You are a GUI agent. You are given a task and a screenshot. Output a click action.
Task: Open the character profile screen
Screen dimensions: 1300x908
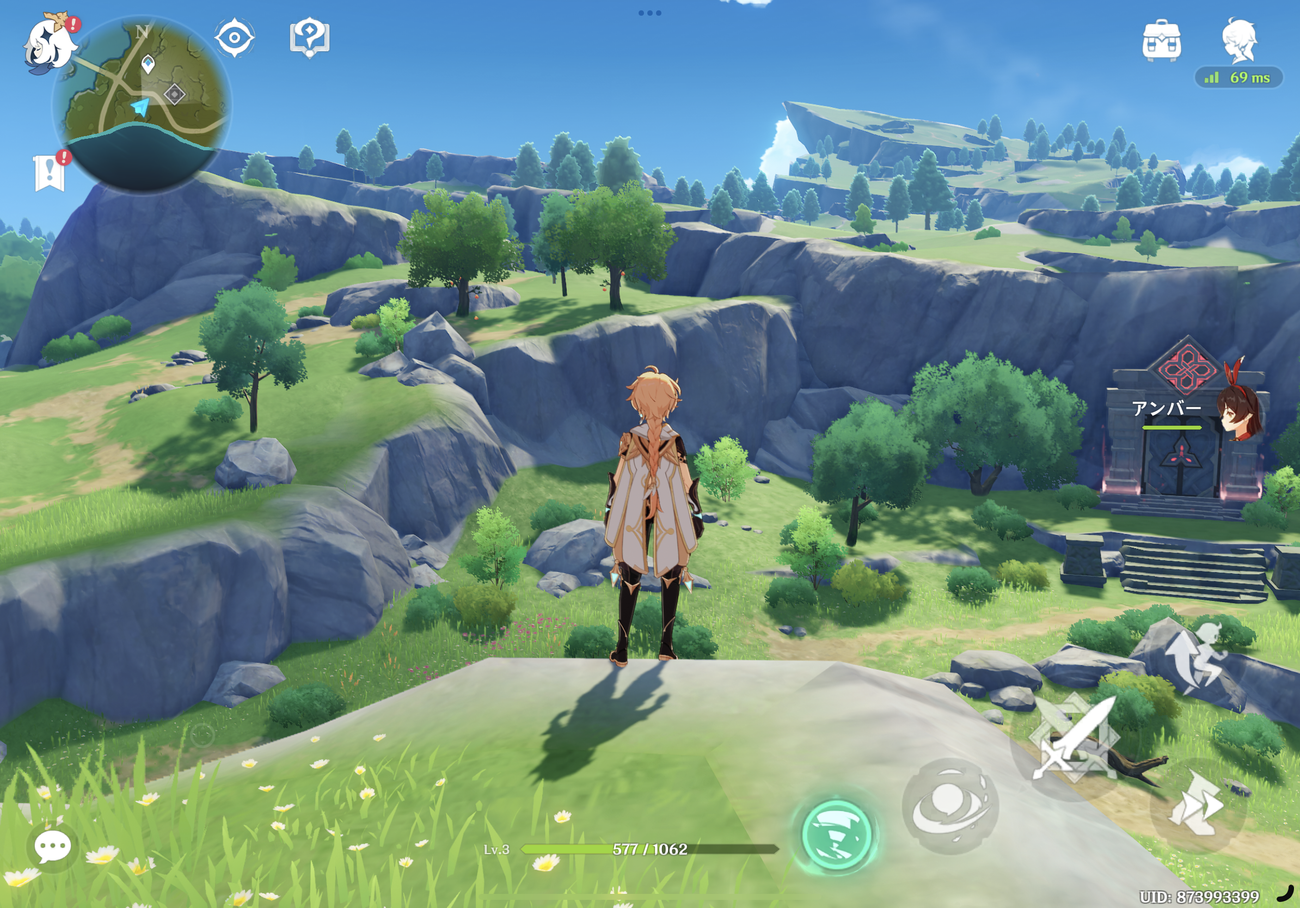(1239, 40)
